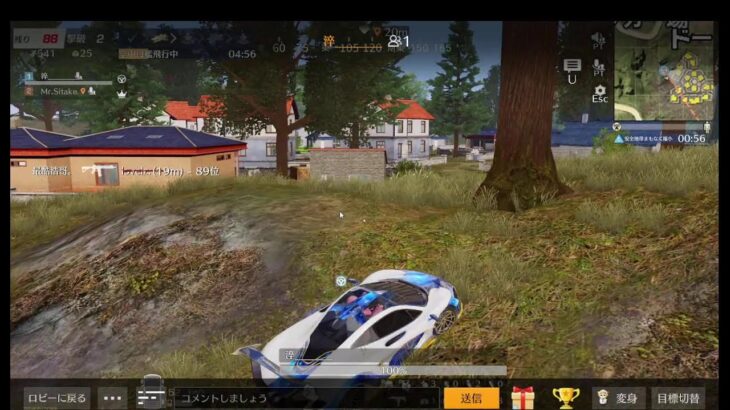
Task: Open settings via the gear icon
Action: 599,92
